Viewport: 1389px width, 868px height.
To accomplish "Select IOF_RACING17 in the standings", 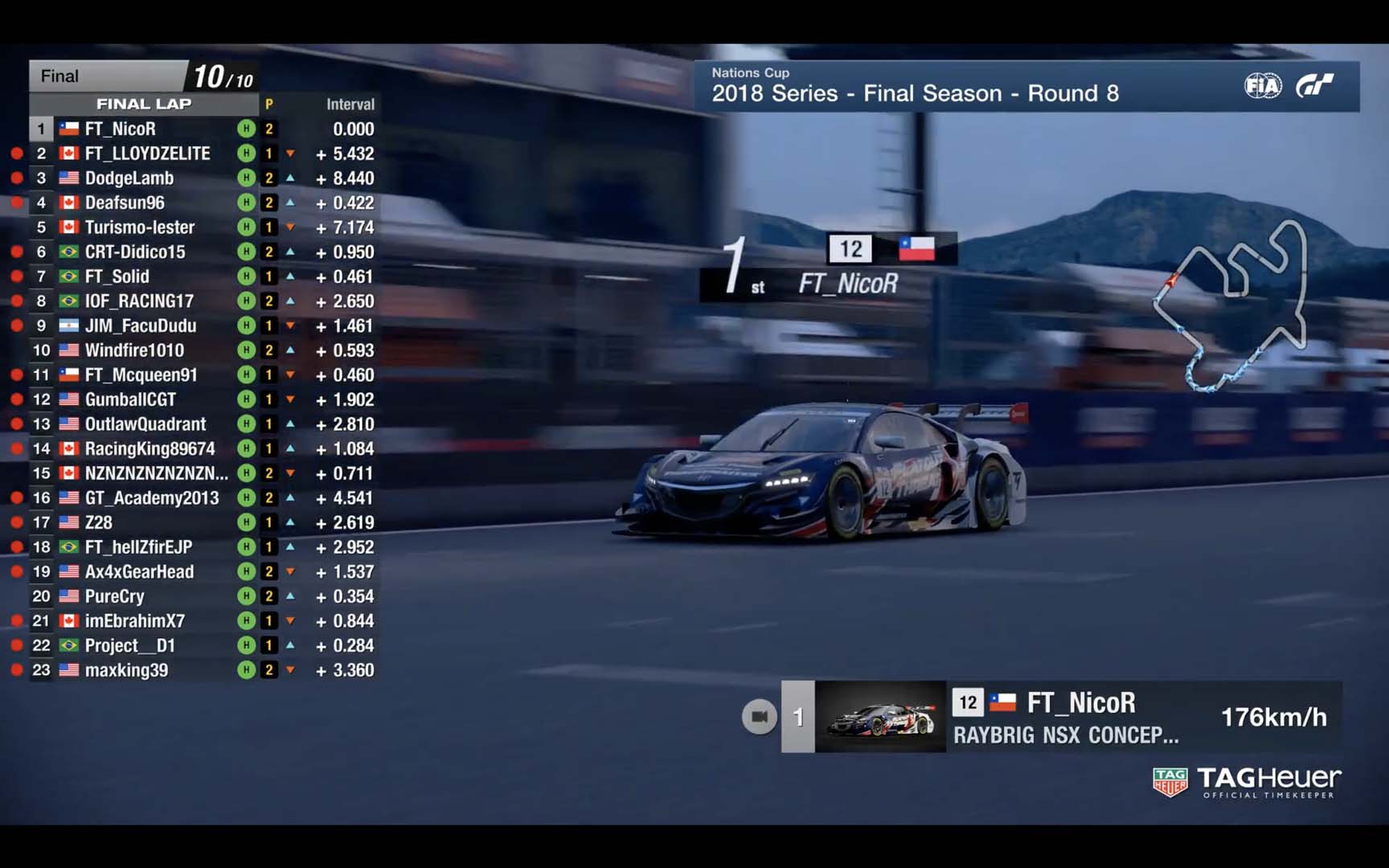I will 139,301.
